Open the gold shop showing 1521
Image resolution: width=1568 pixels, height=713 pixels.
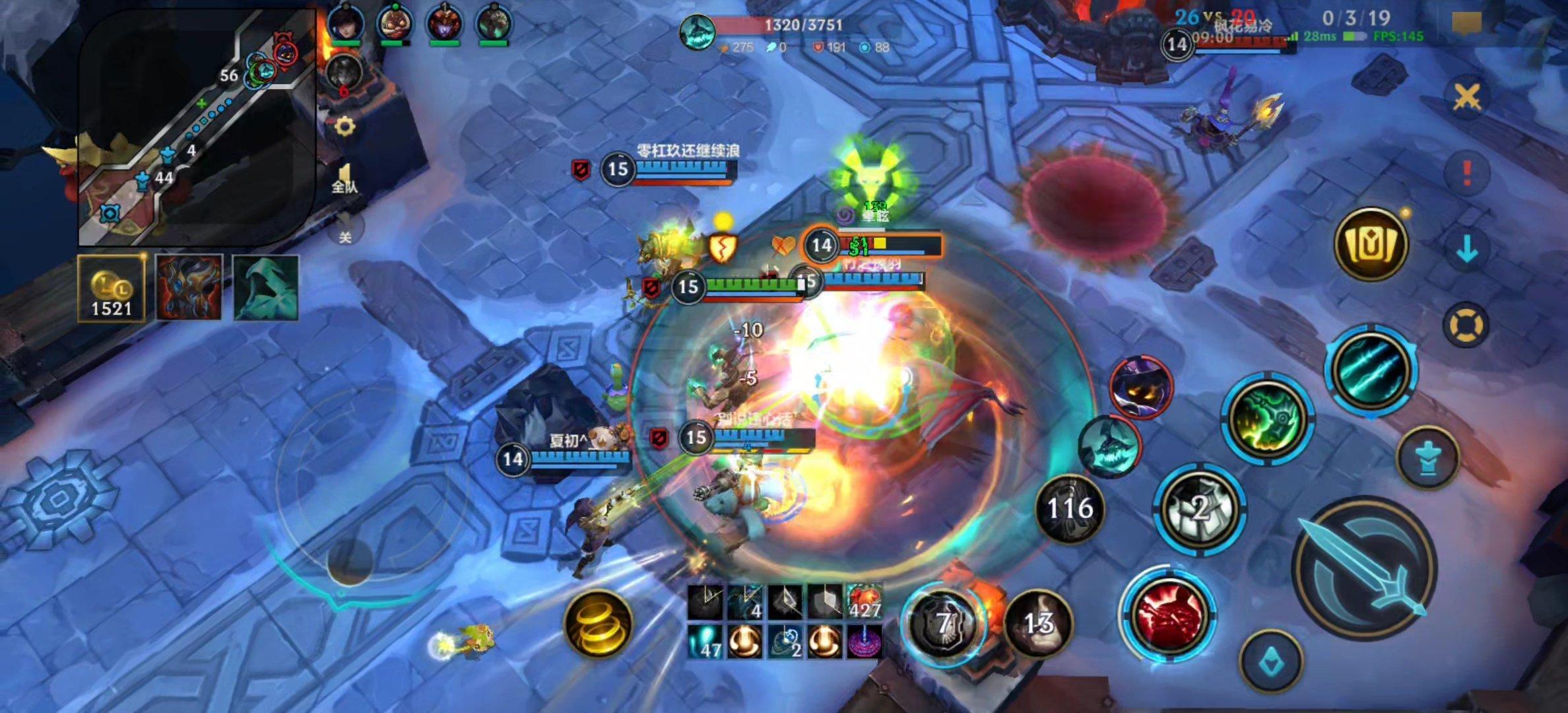pyautogui.click(x=112, y=289)
